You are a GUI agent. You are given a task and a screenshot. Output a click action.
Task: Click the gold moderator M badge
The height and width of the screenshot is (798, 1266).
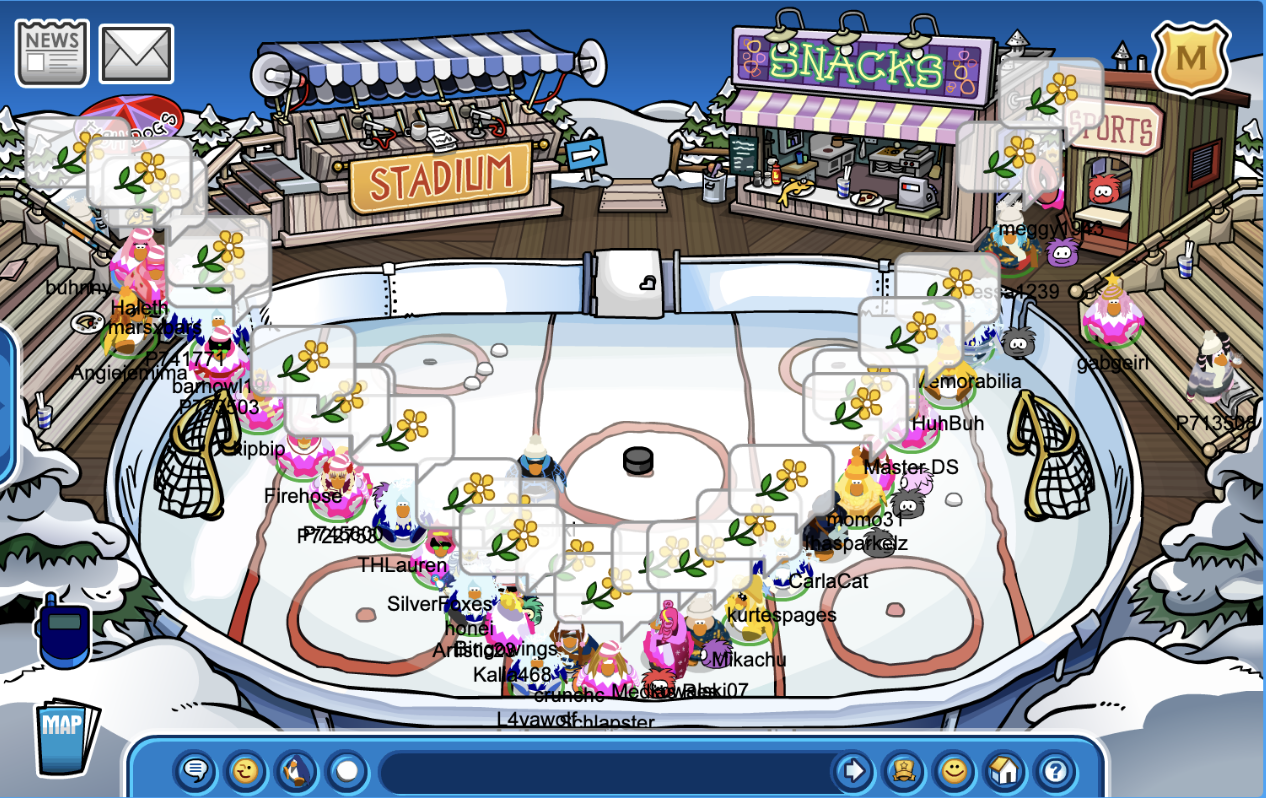click(x=1191, y=59)
